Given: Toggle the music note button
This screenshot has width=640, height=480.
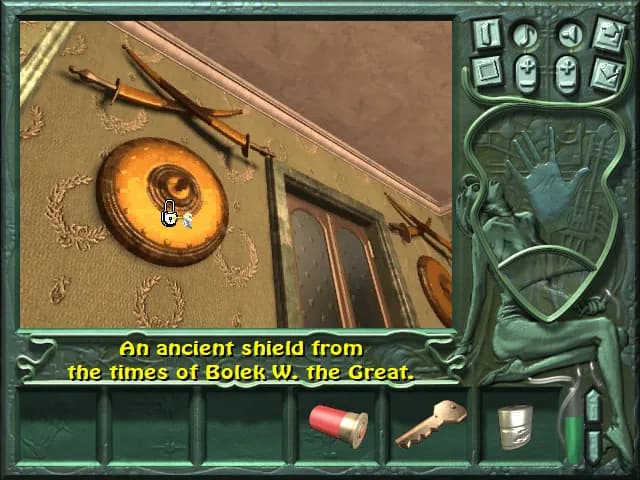Looking at the screenshot, I should [525, 34].
